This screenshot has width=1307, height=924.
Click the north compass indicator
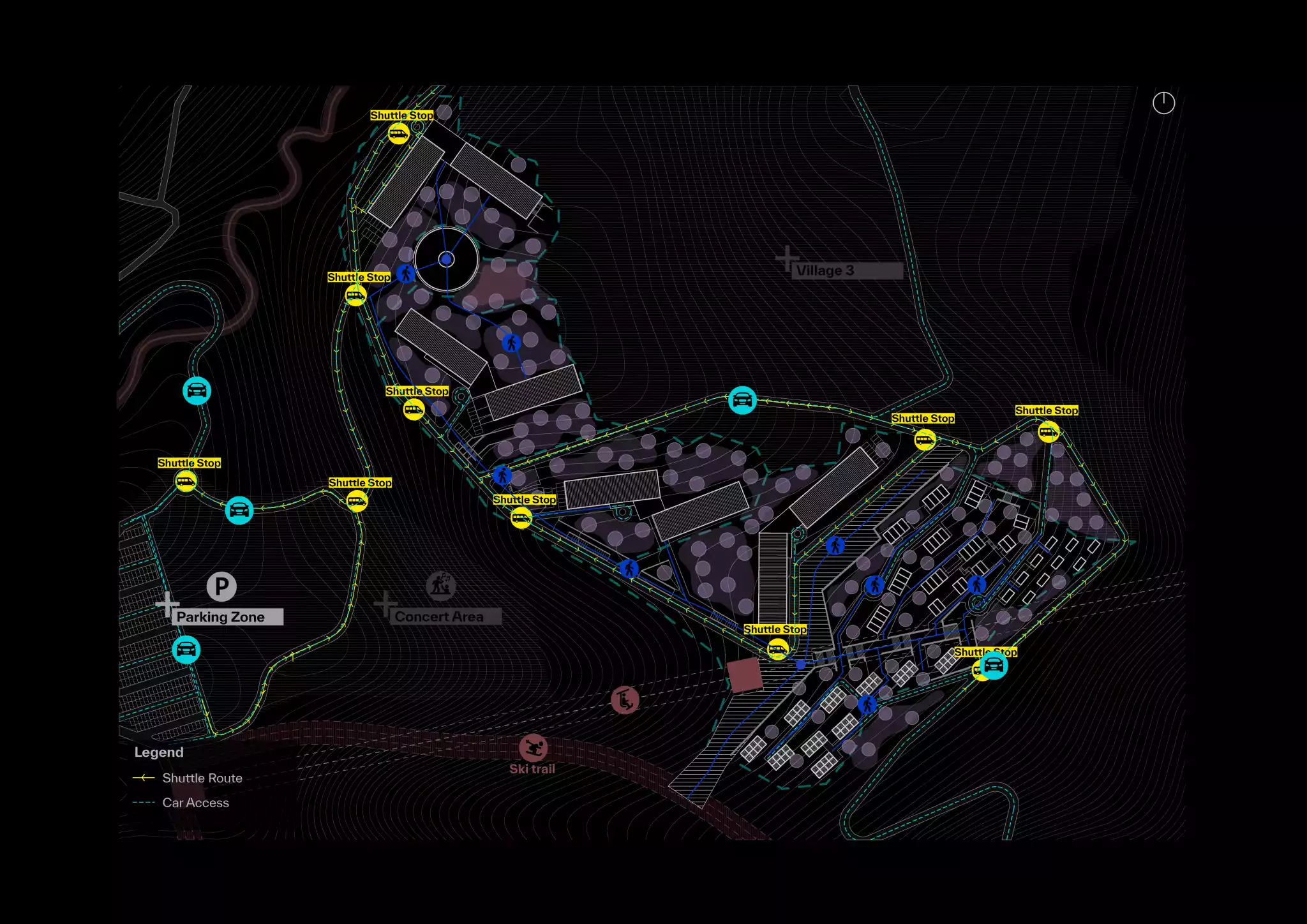click(1163, 103)
